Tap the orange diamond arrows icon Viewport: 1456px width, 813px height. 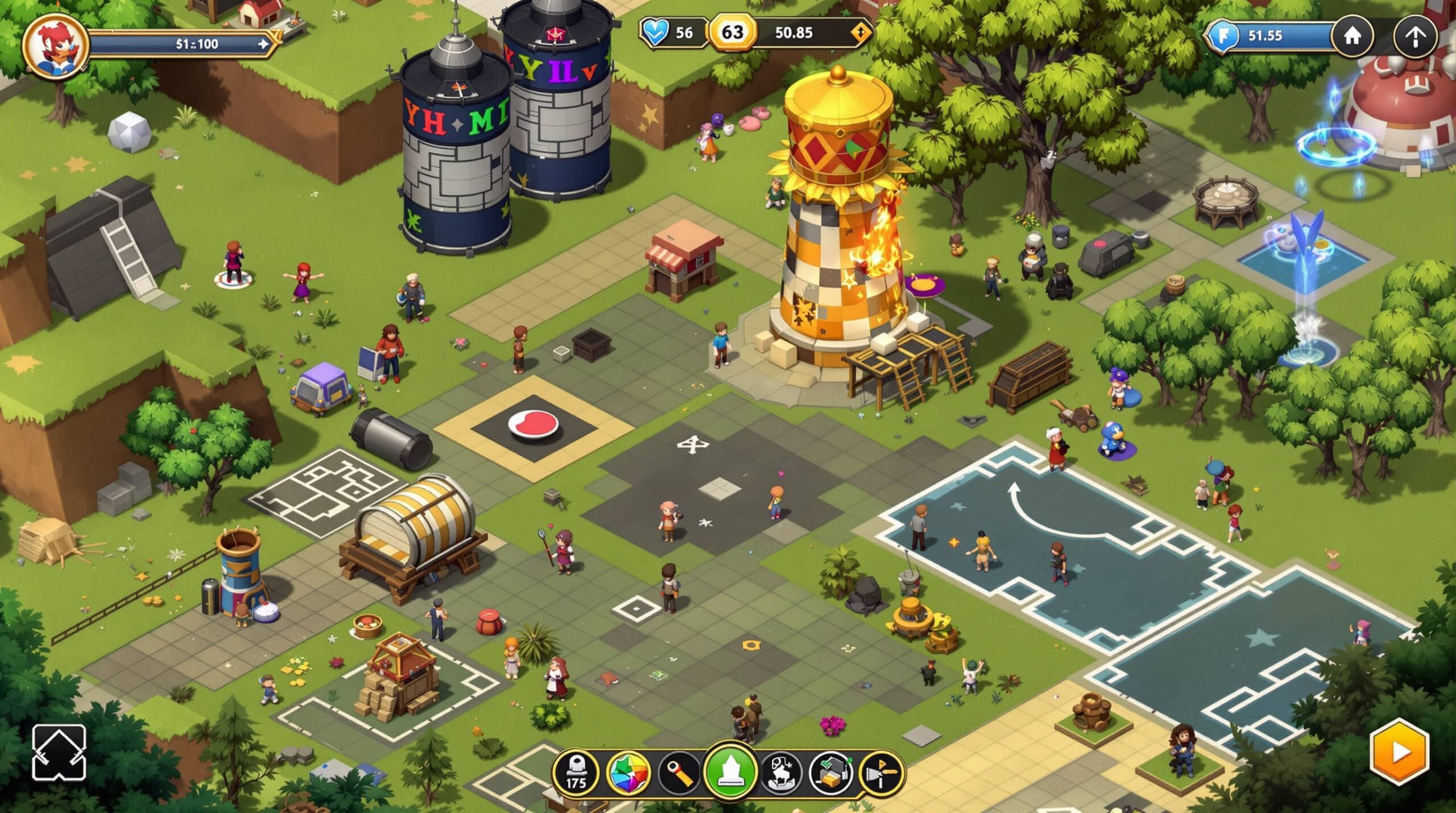(861, 32)
